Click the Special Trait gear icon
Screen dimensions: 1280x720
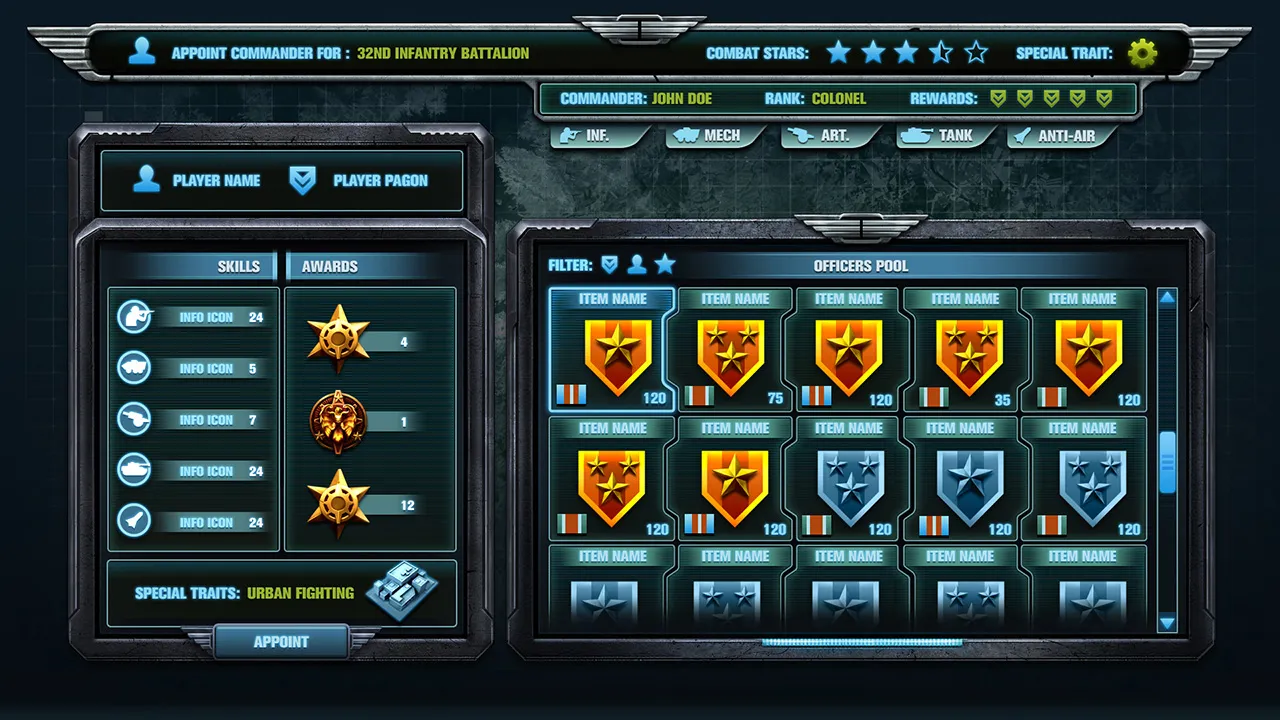click(1142, 53)
